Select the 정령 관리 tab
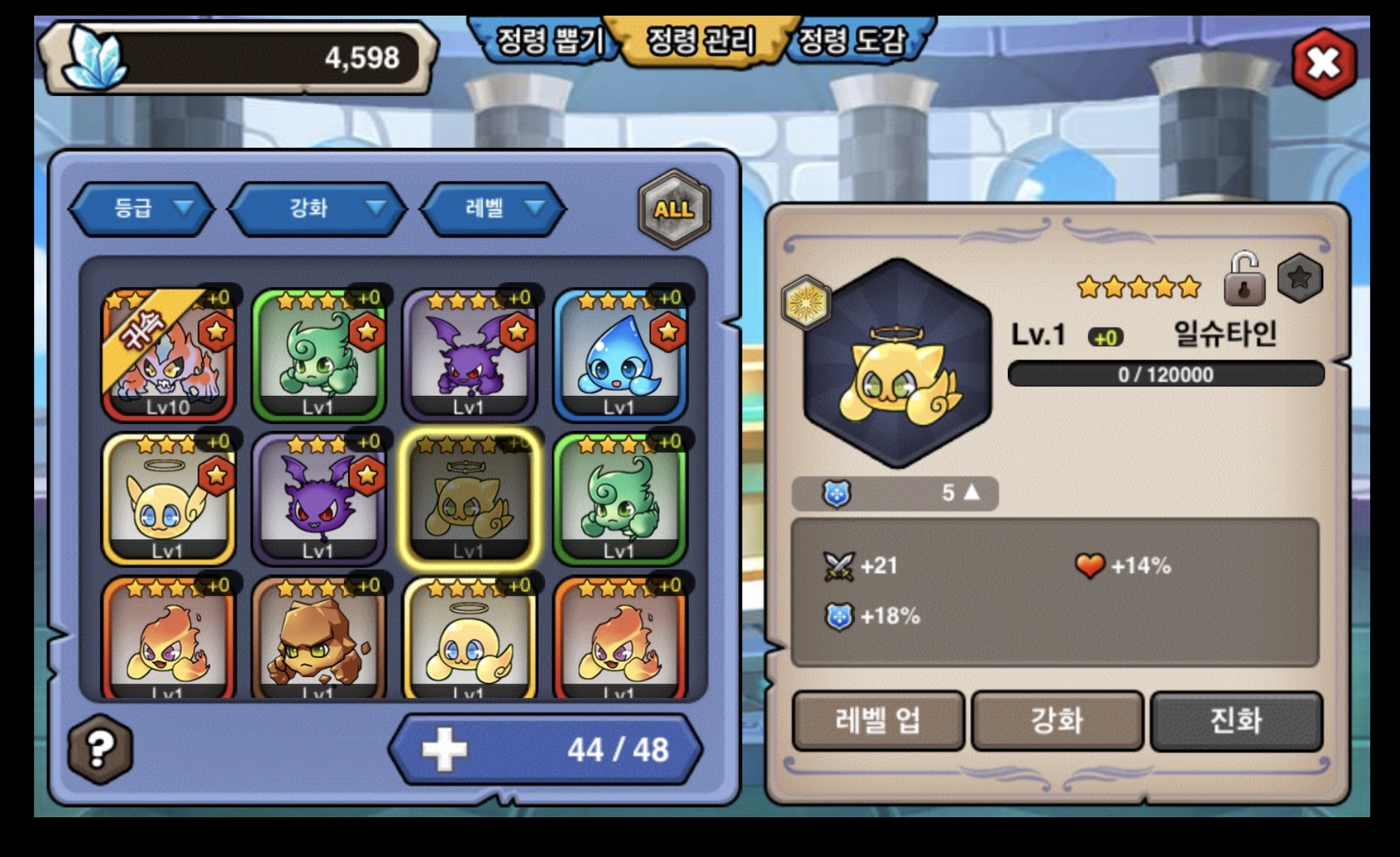The image size is (1400, 857). pos(701,41)
